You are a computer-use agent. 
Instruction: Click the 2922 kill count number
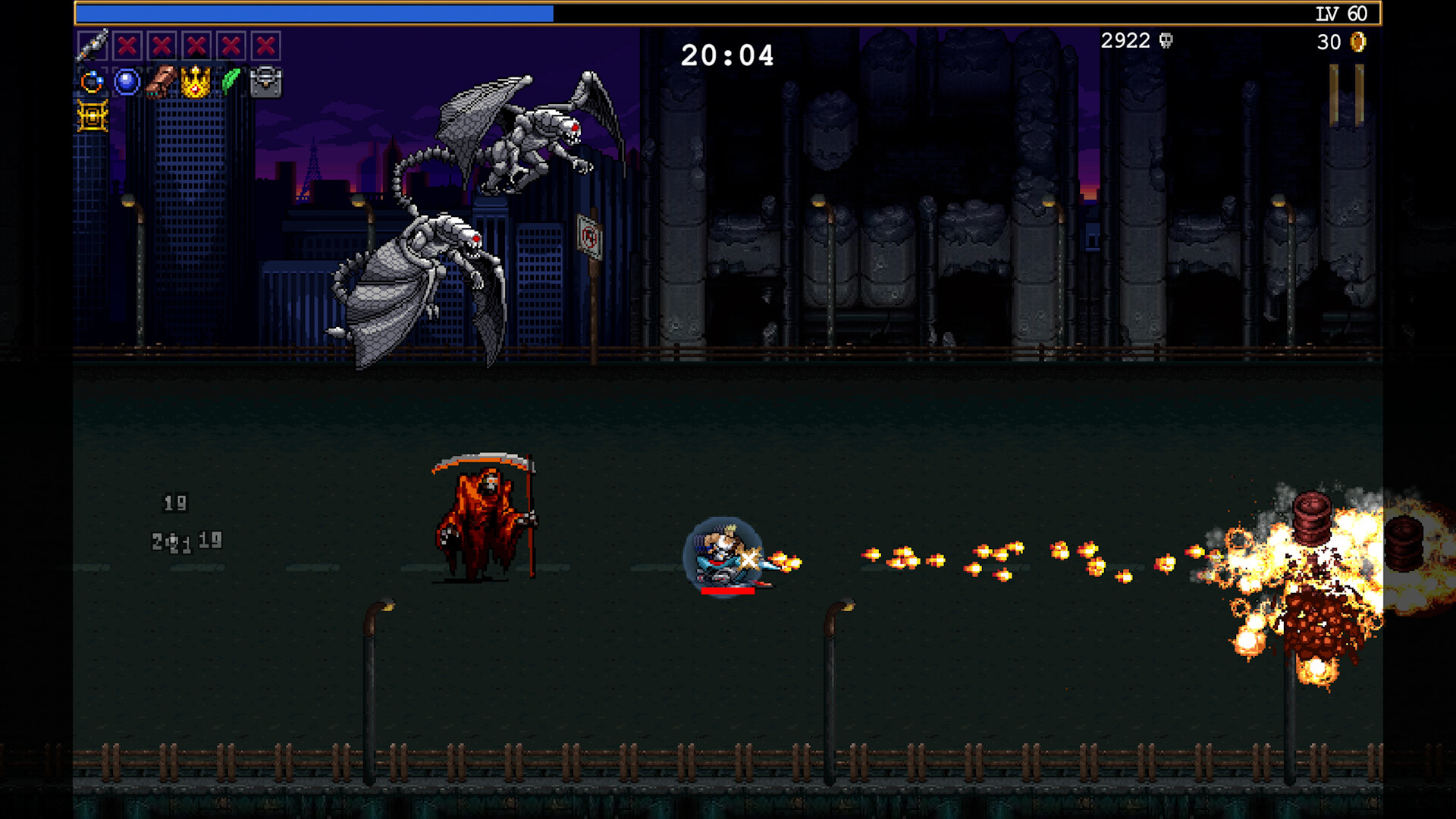point(1125,41)
